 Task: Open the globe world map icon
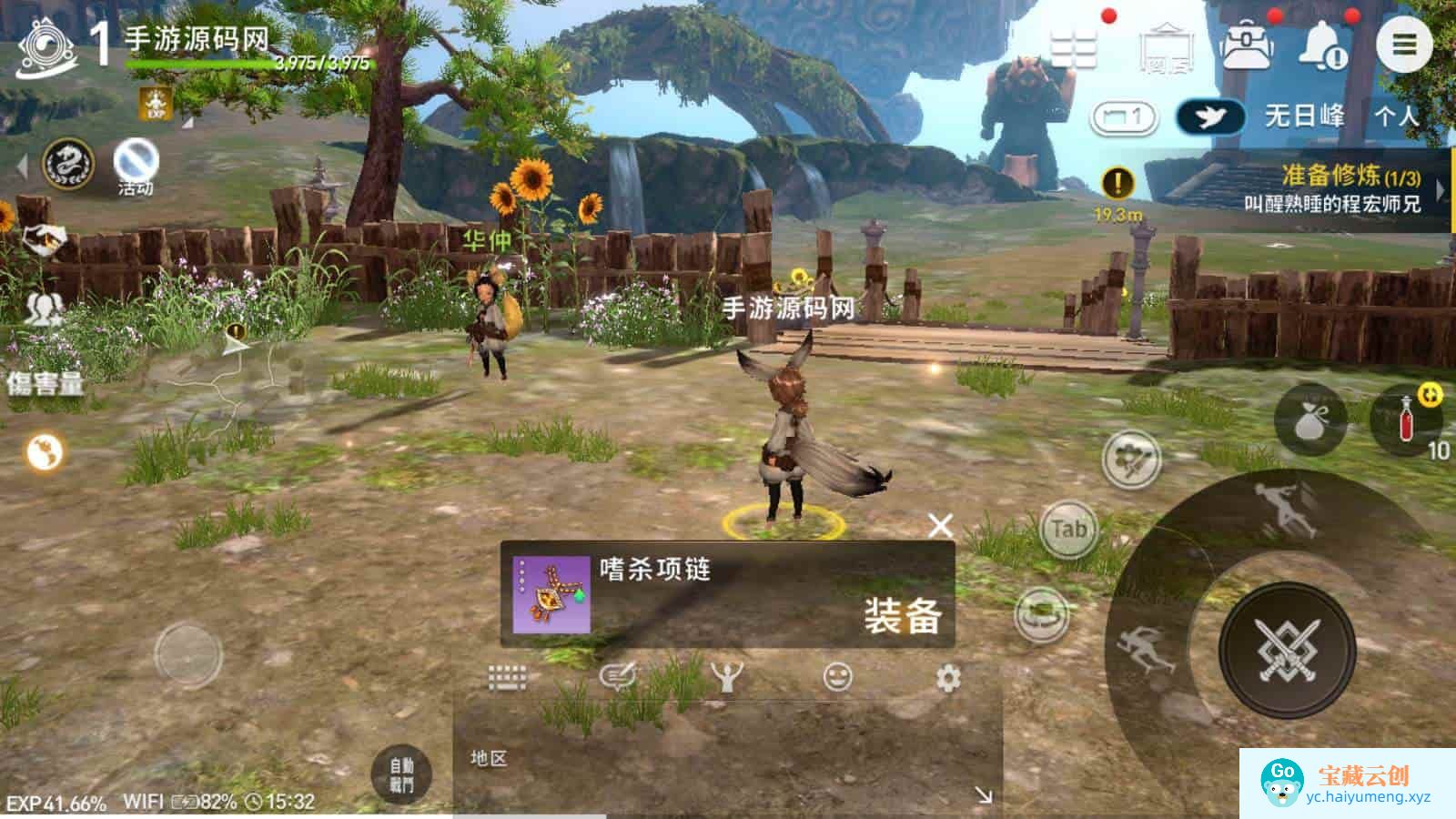coord(44,451)
